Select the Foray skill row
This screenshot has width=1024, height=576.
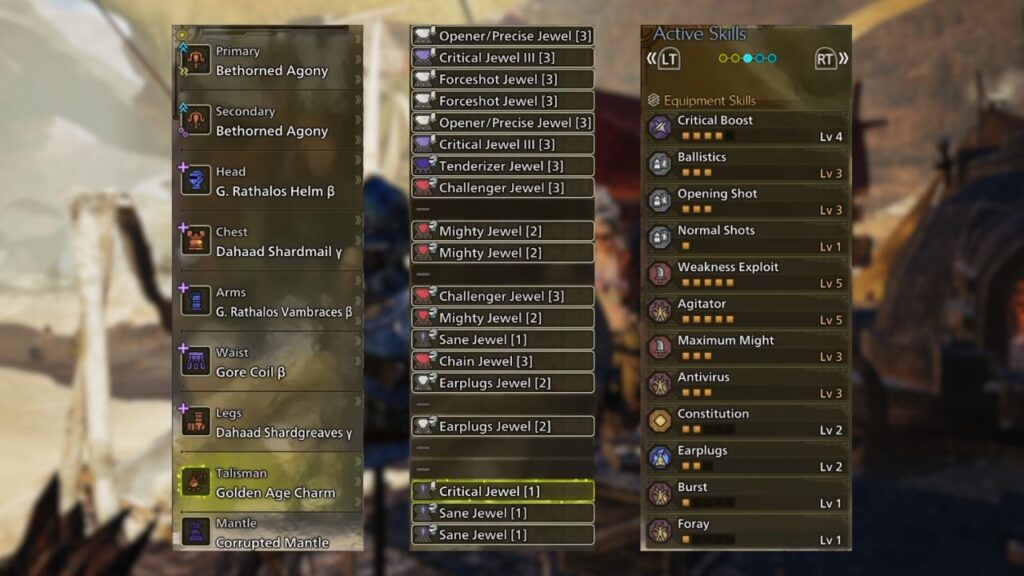tap(746, 530)
